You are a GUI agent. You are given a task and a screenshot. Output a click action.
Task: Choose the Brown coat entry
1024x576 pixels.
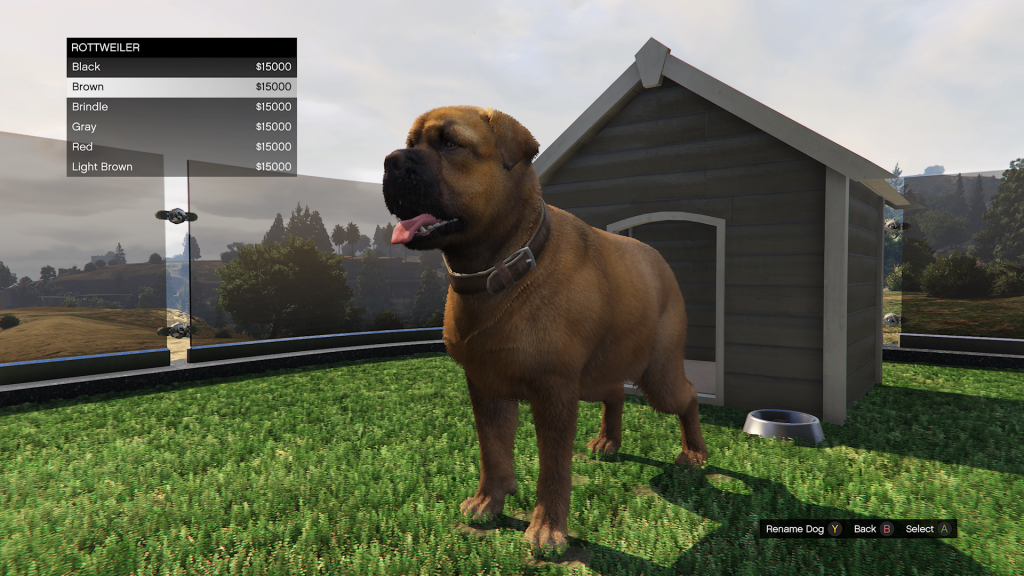pos(181,87)
